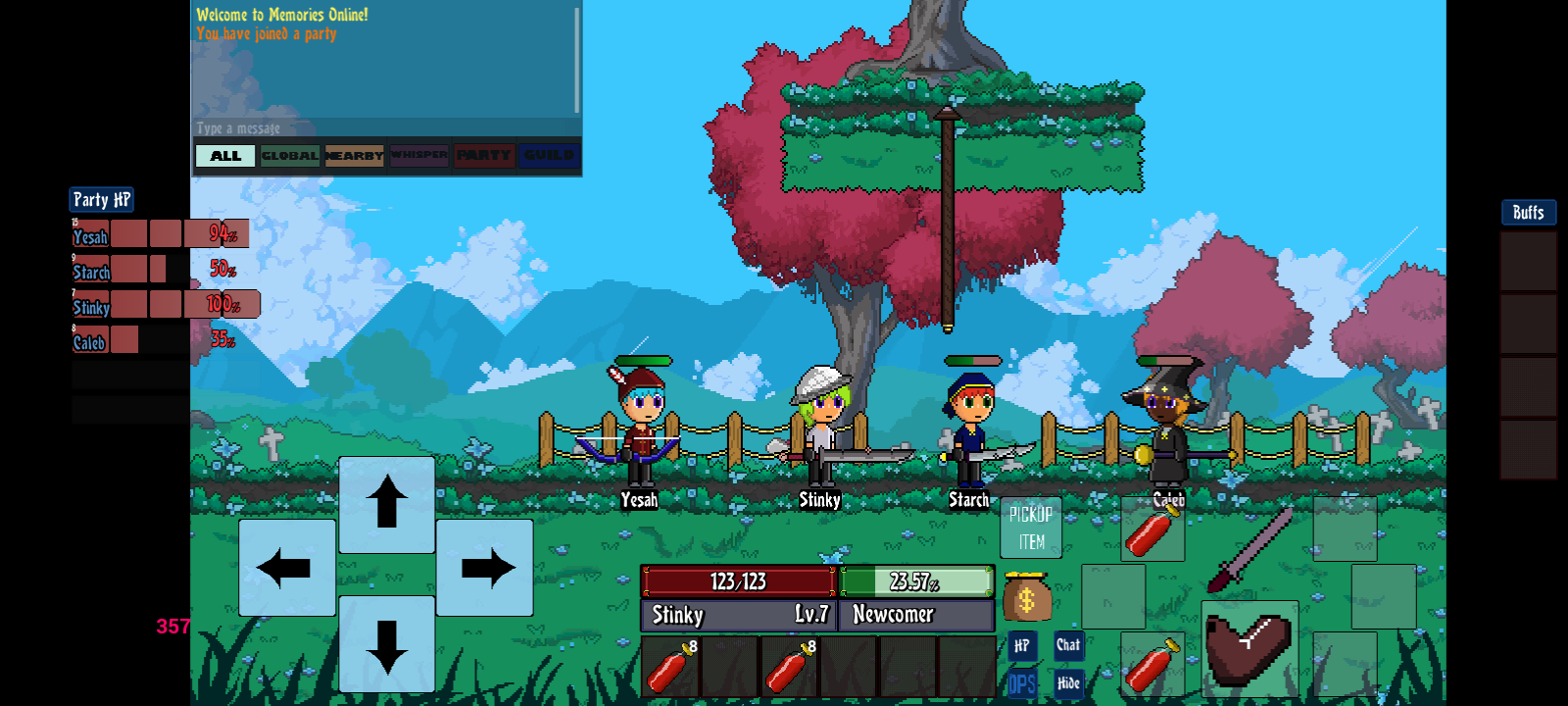Tap the down arrow pad
The width and height of the screenshot is (1568, 706).
387,644
